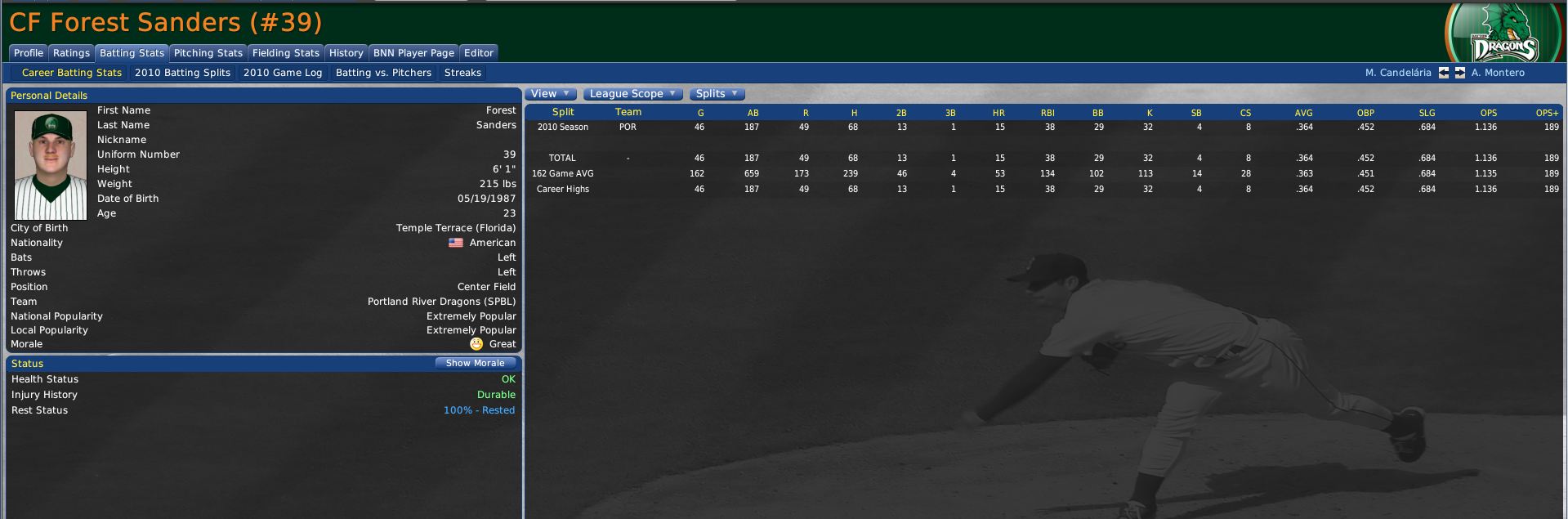Click the Show Morale button

[x=475, y=363]
